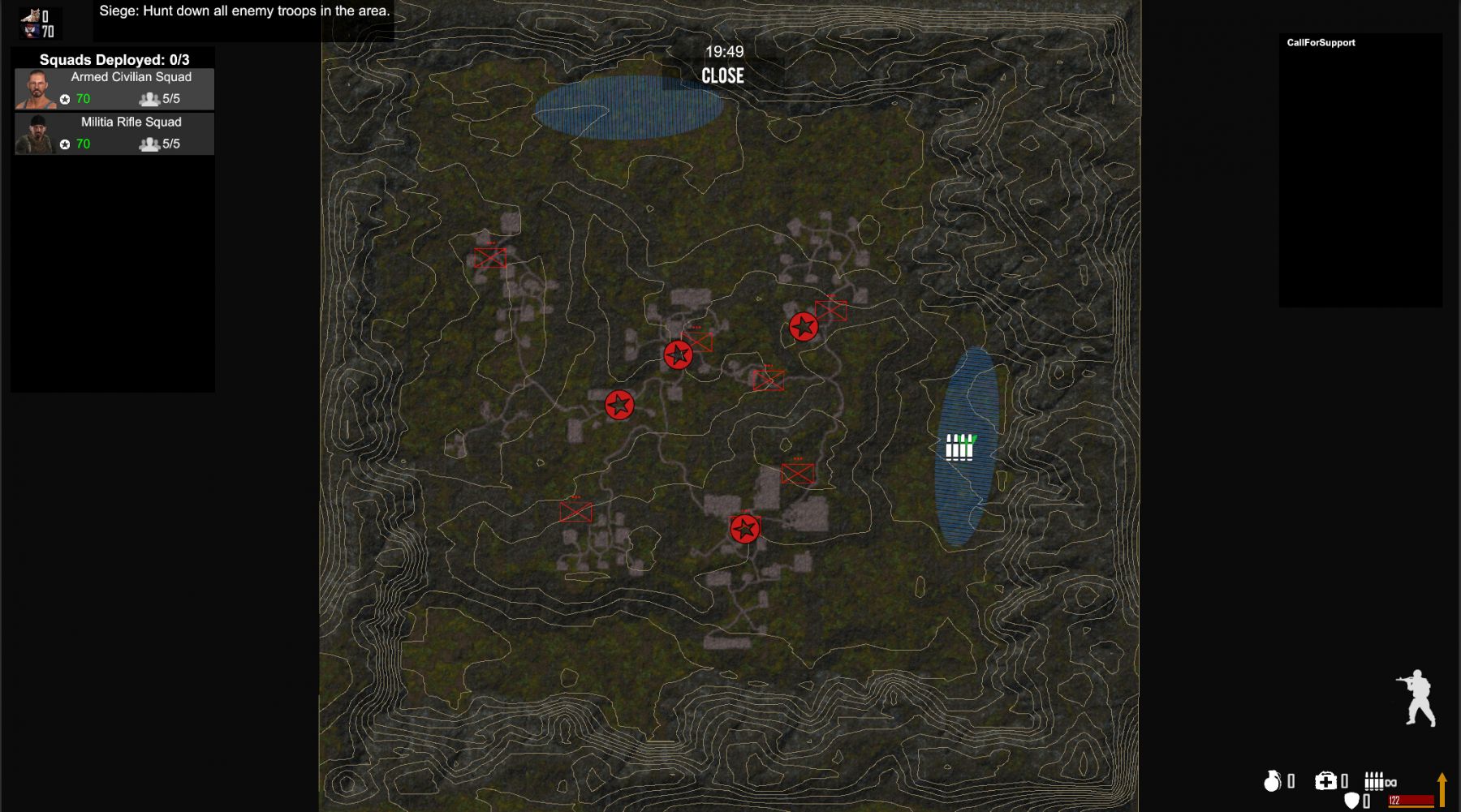Open the CallForSupport panel
1461x812 pixels.
pos(1321,43)
